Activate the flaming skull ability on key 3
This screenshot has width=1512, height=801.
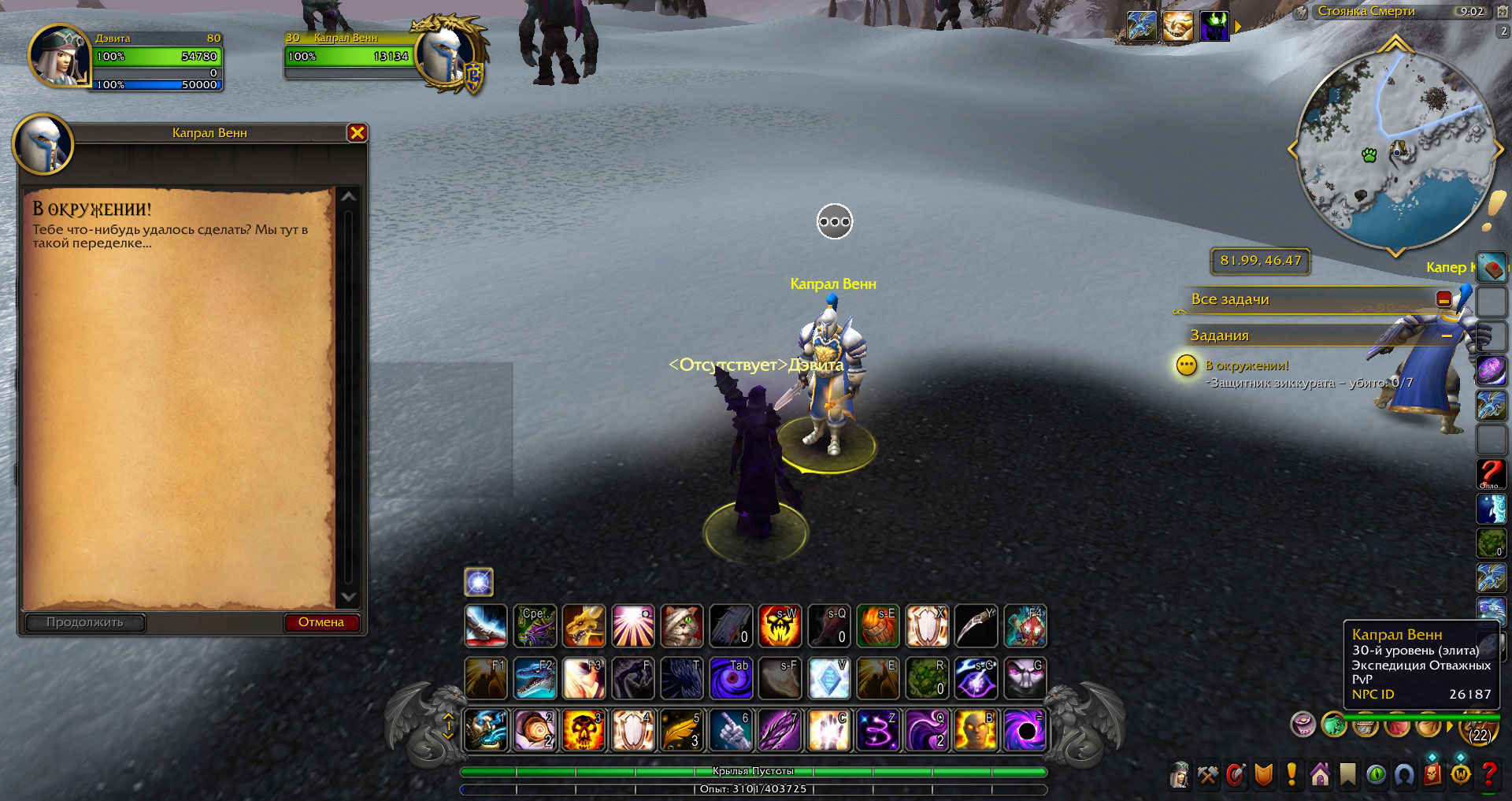tap(584, 729)
